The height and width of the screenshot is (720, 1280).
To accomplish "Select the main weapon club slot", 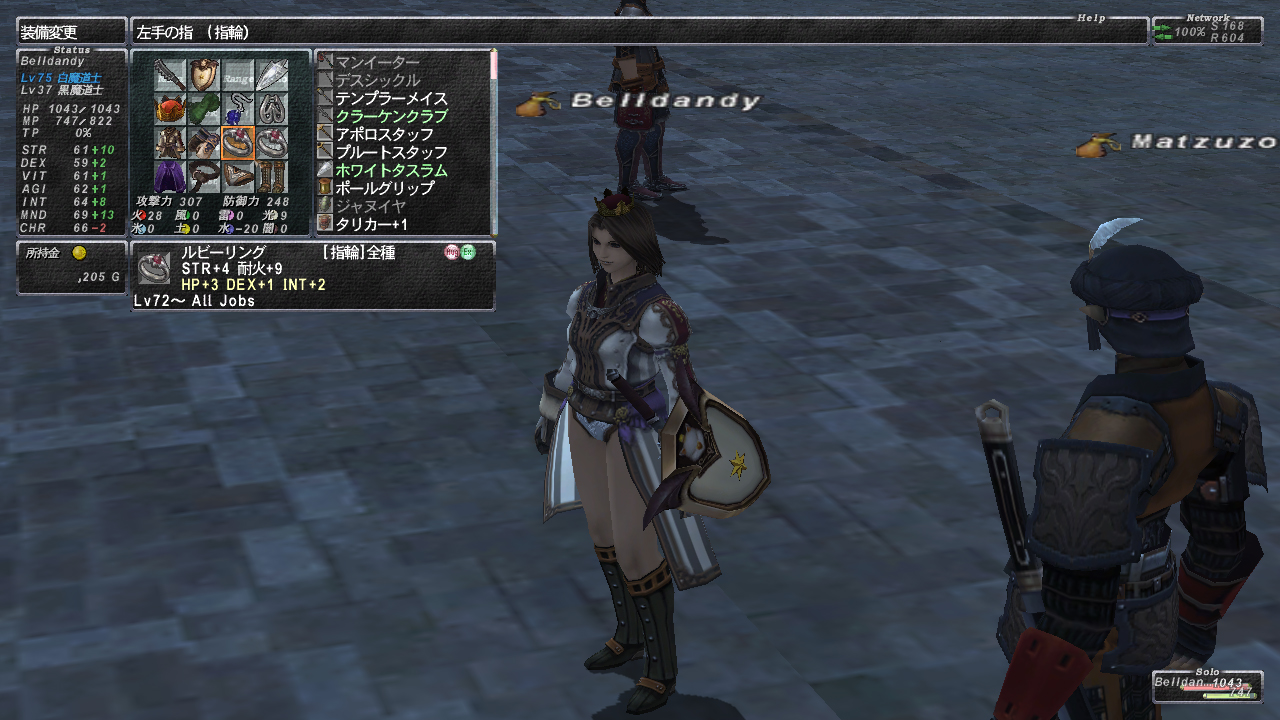I will (x=170, y=75).
